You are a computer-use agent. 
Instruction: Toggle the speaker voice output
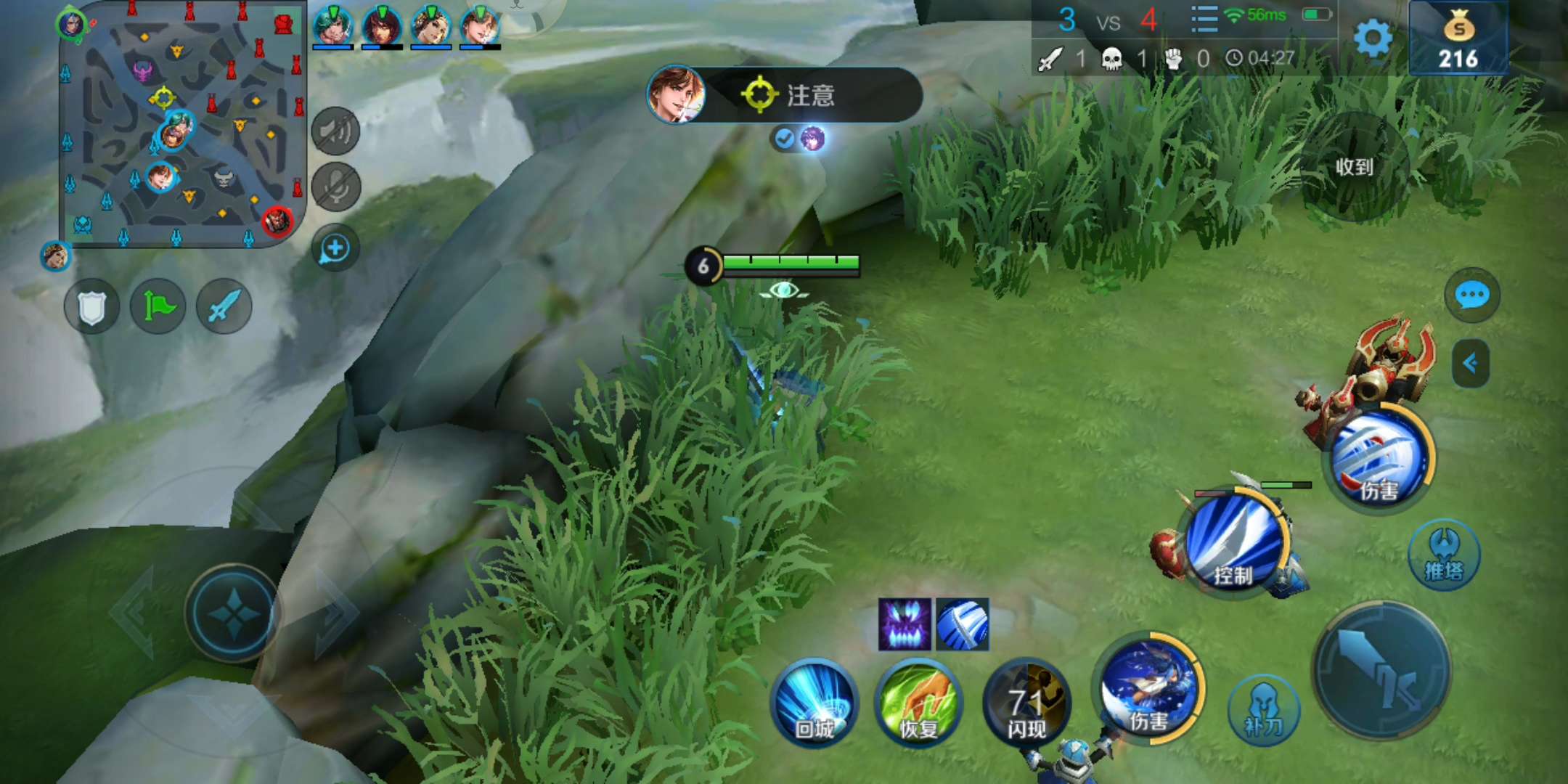335,131
